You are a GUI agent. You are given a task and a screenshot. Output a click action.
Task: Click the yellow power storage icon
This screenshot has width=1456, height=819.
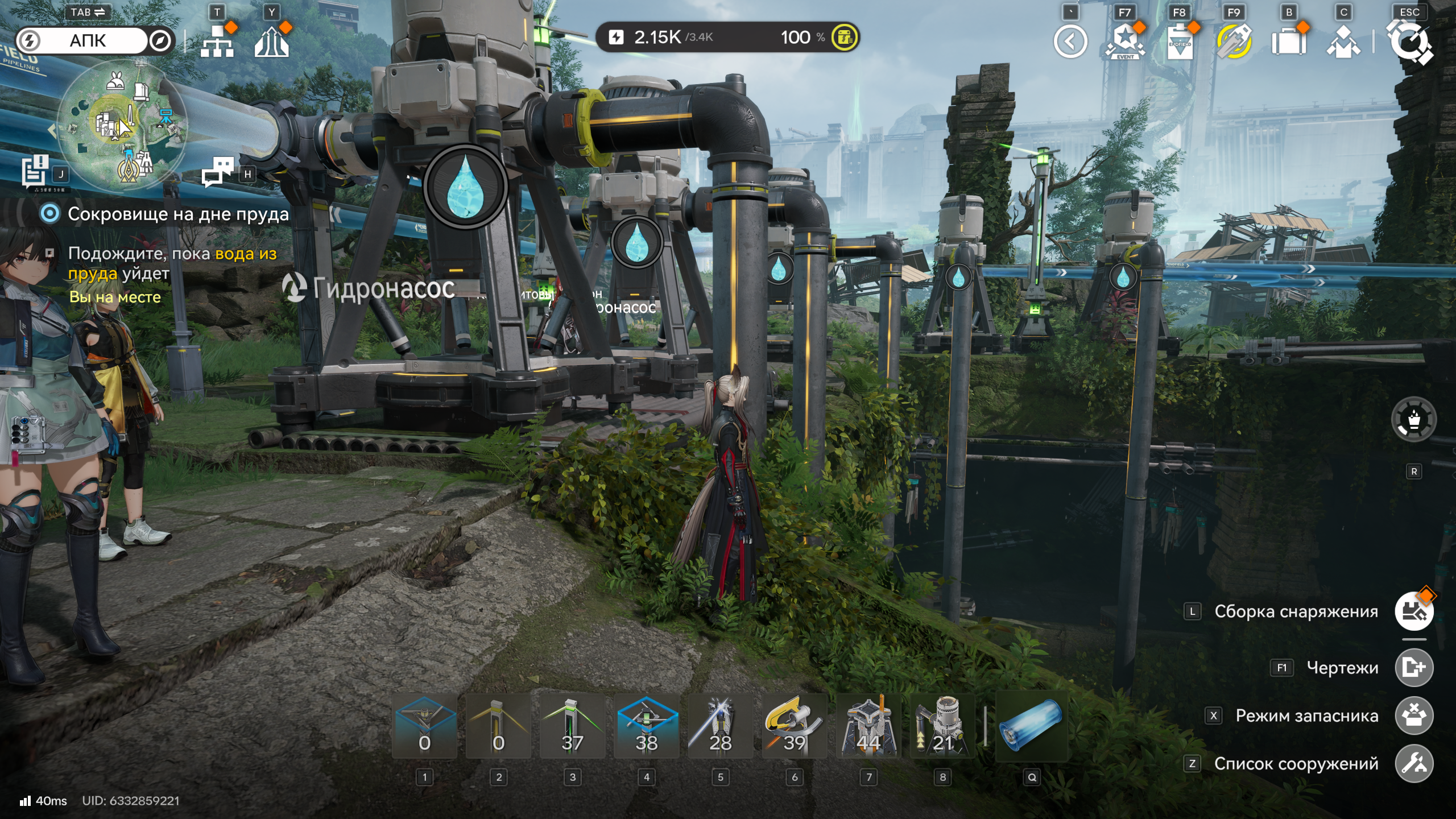[x=845, y=38]
